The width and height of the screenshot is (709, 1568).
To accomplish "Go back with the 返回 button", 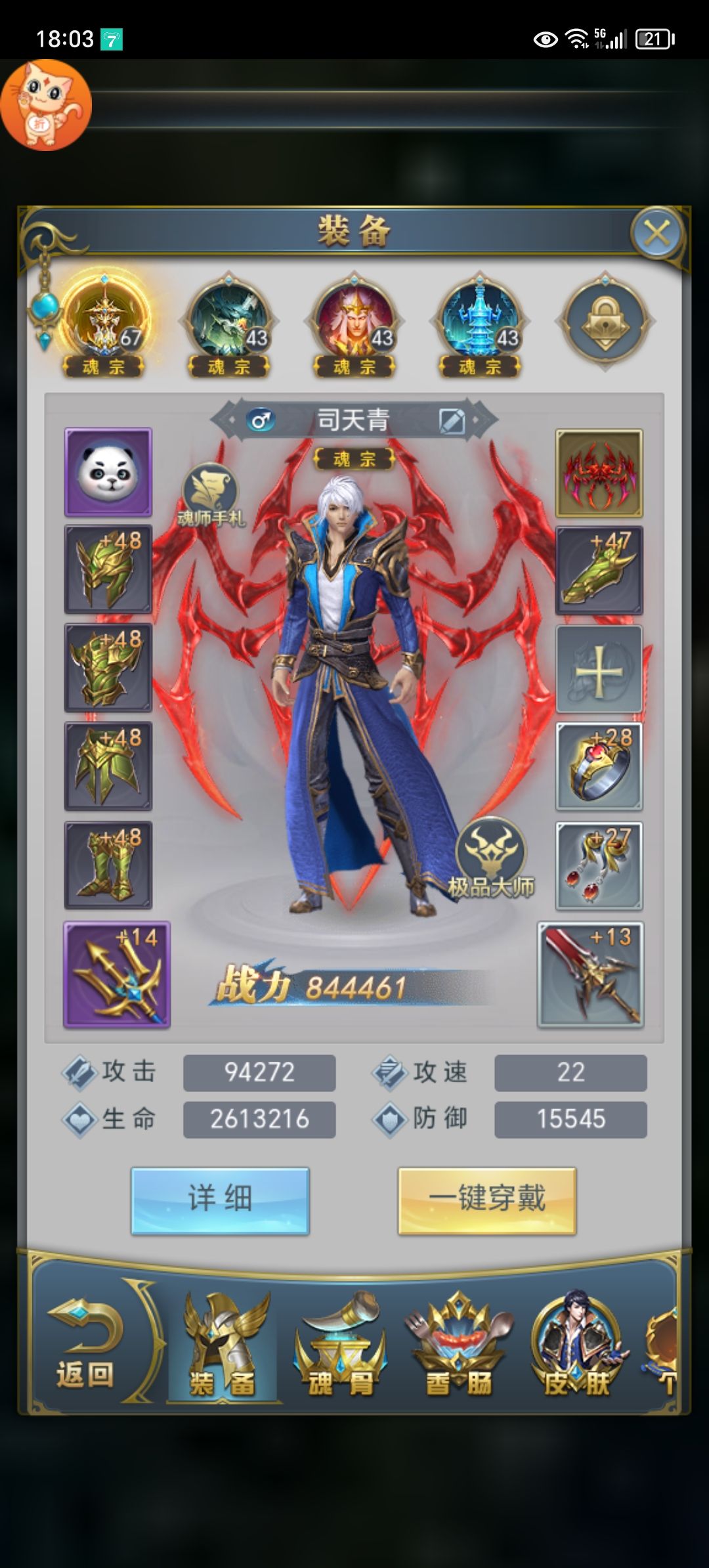I will pyautogui.click(x=85, y=1345).
